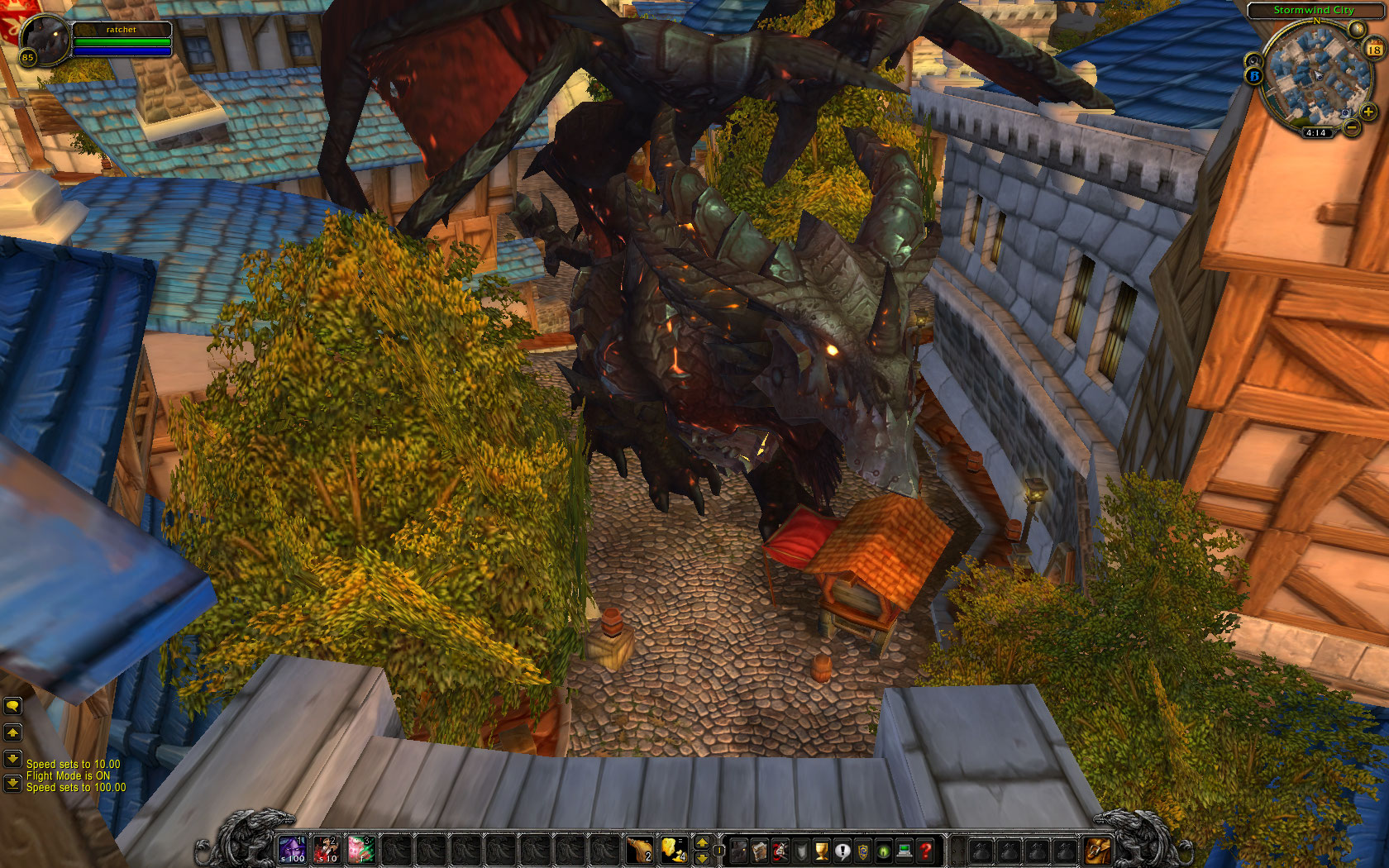The height and width of the screenshot is (868, 1389).
Task: Use the second action bar ability
Action: 327,849
